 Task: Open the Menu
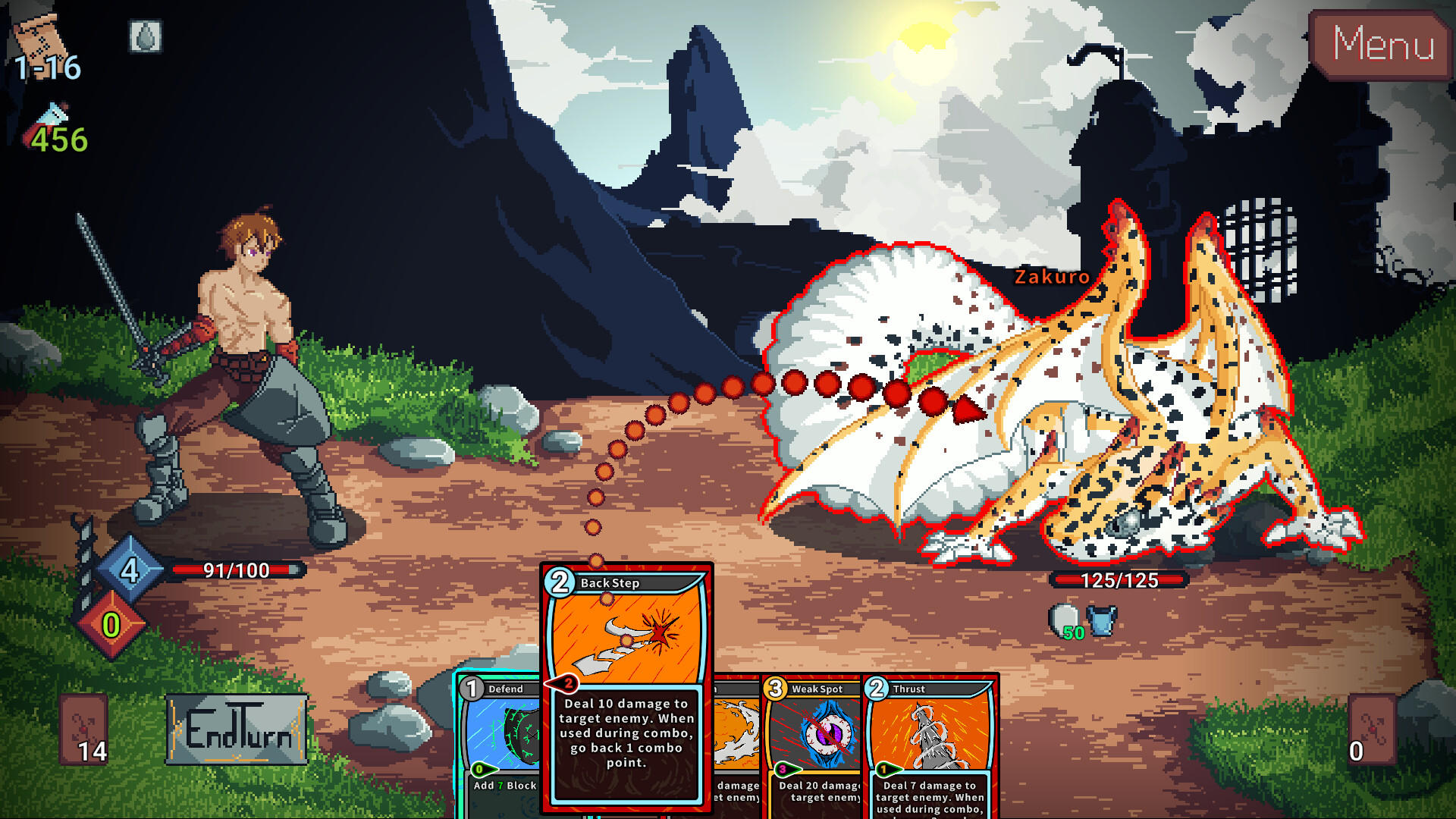pyautogui.click(x=1382, y=45)
